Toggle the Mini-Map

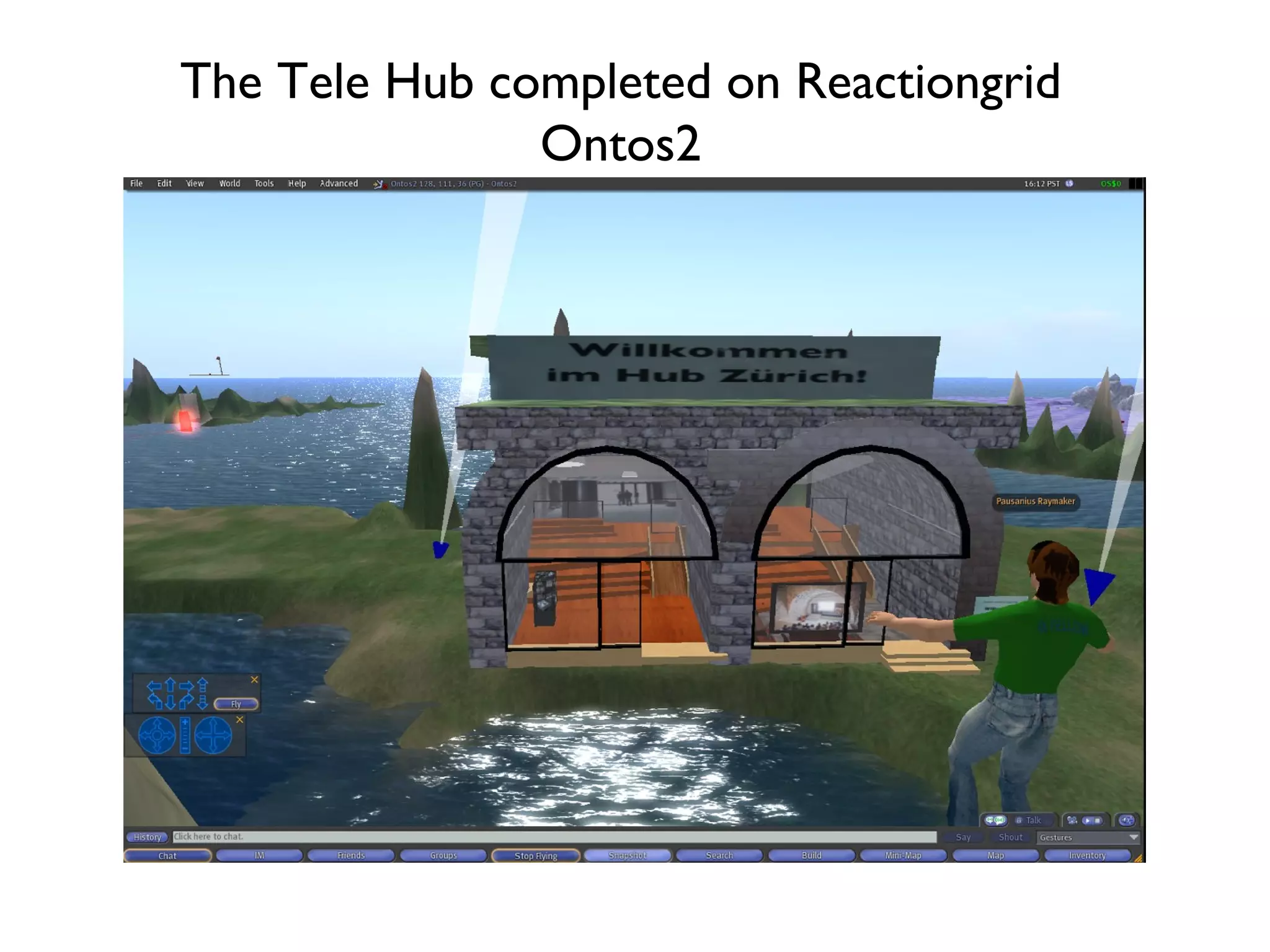(903, 856)
